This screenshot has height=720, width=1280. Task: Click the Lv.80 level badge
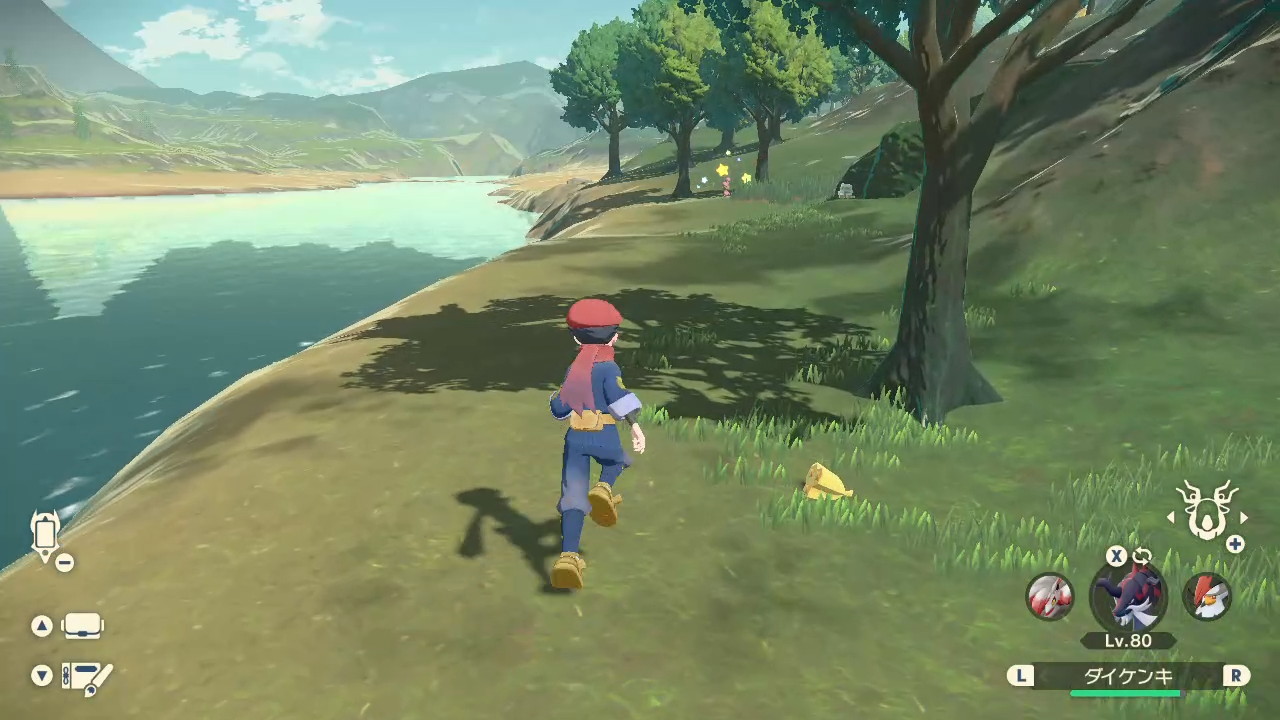coord(1129,640)
